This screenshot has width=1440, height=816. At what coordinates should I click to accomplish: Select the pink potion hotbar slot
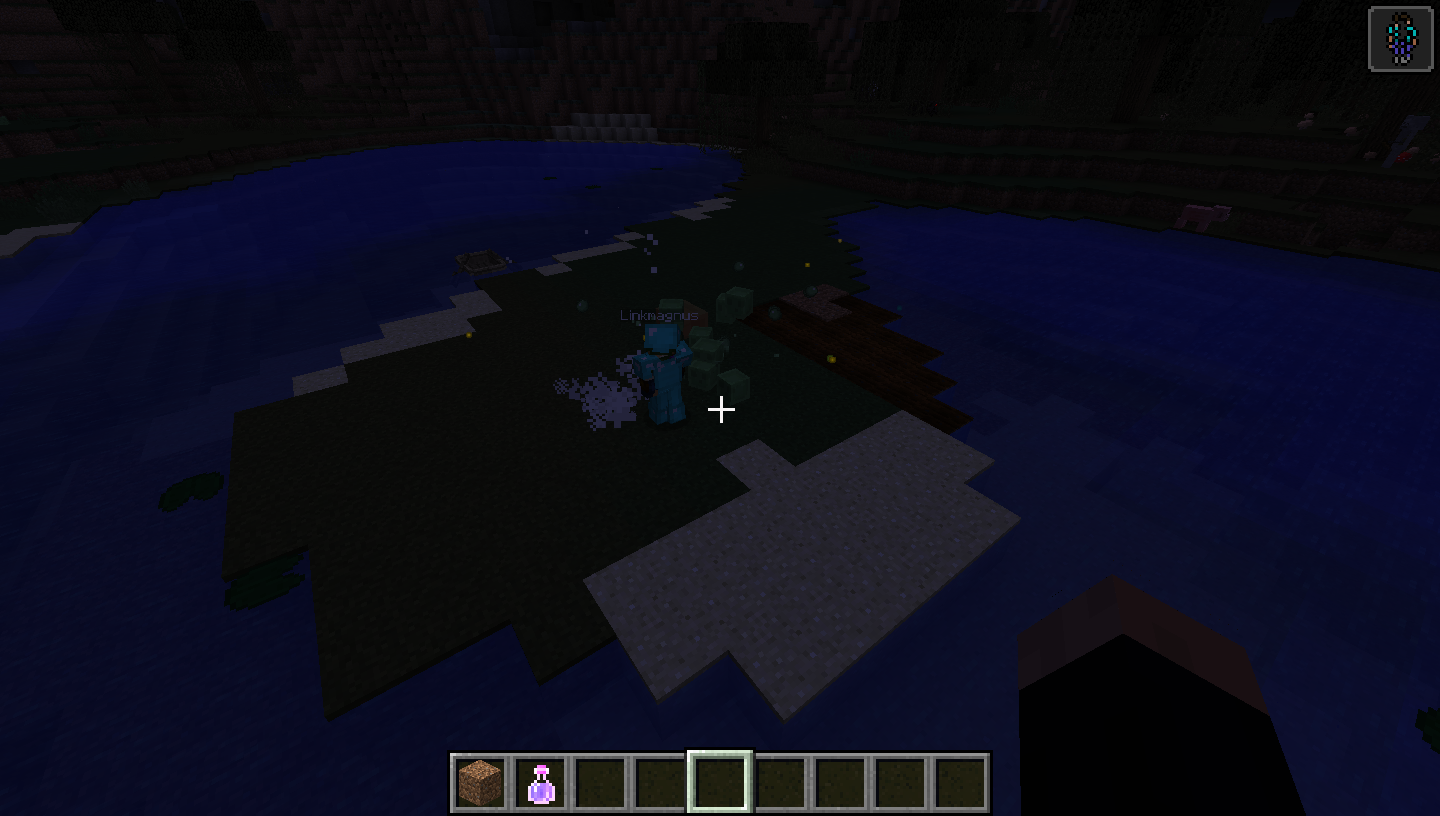click(x=541, y=782)
